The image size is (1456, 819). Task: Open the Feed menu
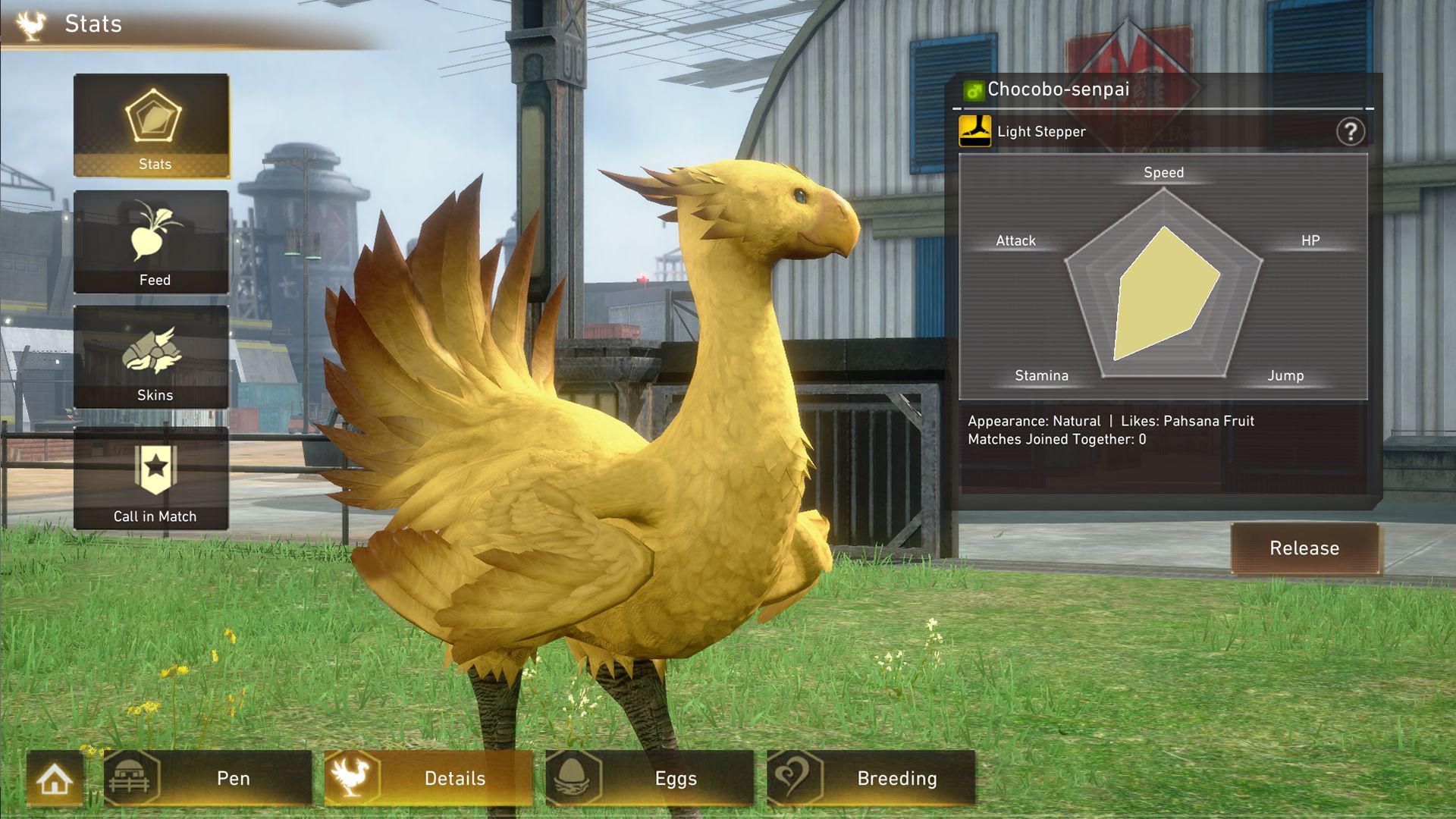(x=152, y=242)
